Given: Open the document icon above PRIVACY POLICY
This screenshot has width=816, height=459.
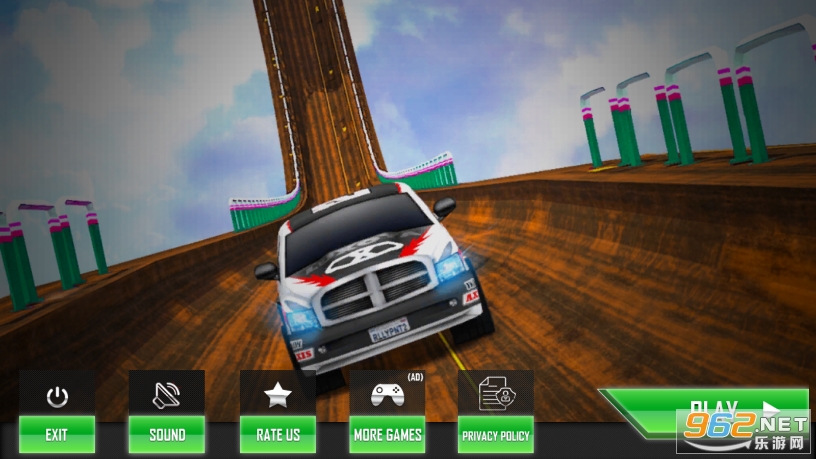Looking at the screenshot, I should click(x=496, y=394).
